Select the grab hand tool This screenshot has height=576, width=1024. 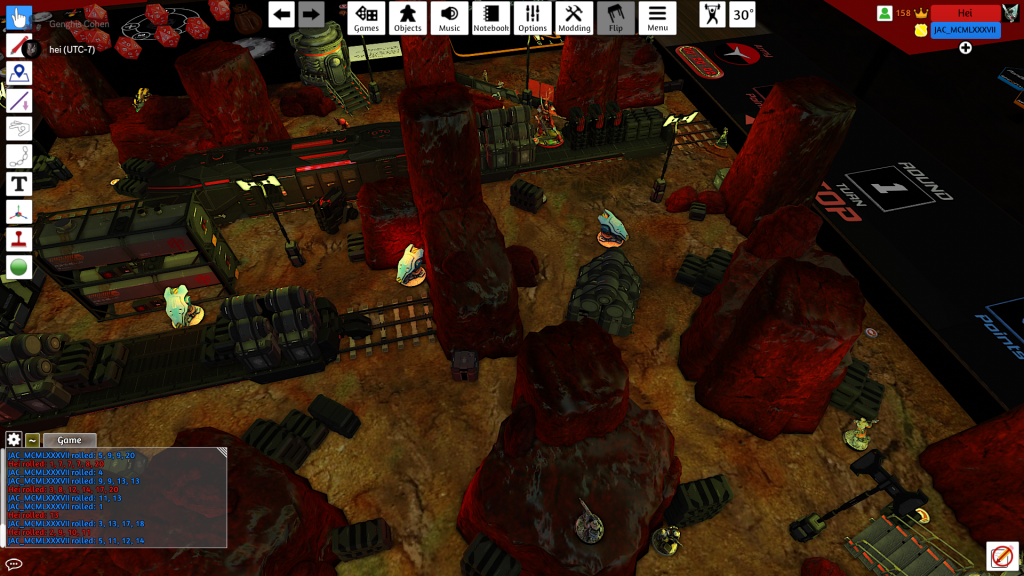(19, 17)
